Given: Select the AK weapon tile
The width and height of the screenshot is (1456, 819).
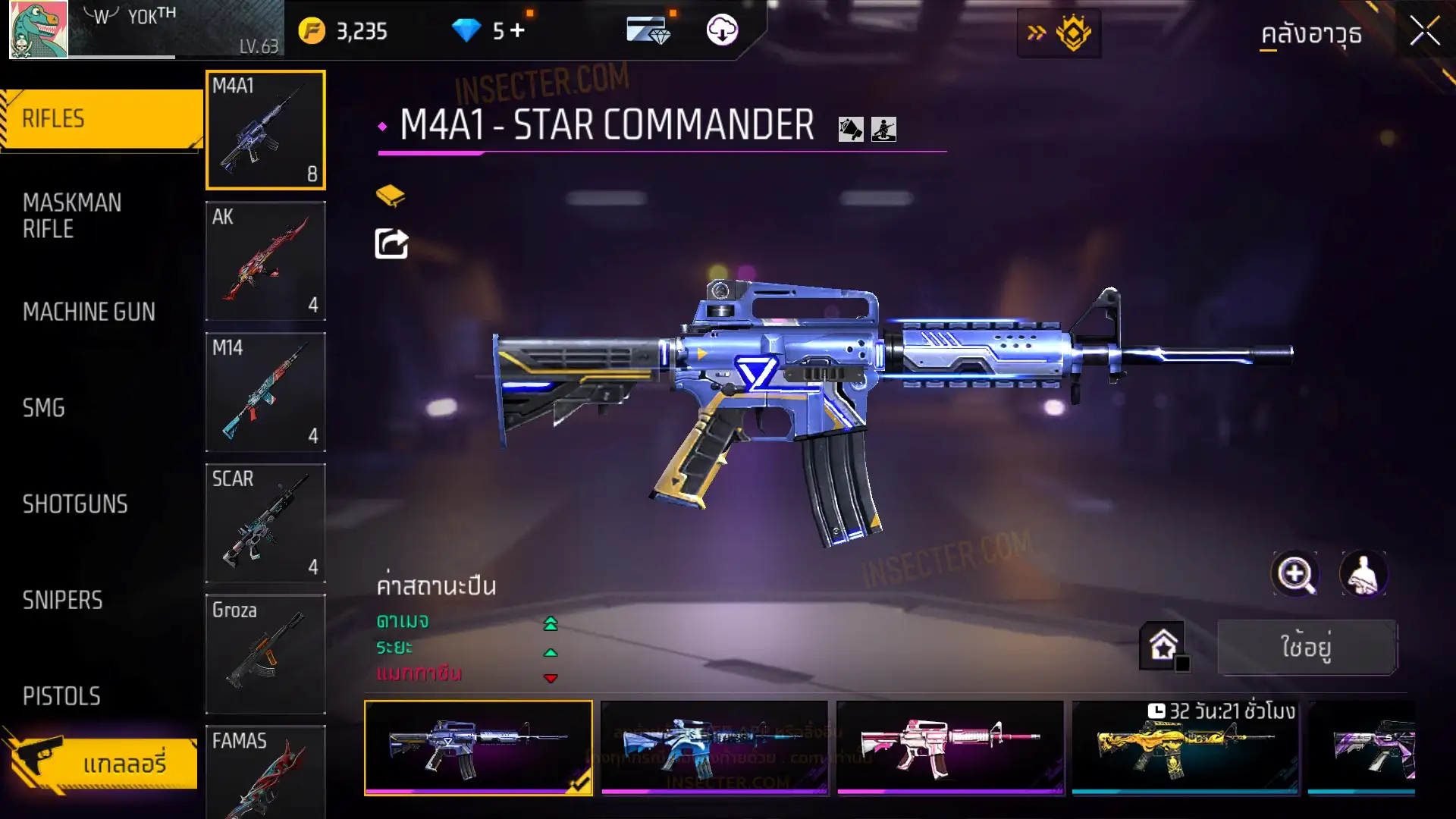Looking at the screenshot, I should pyautogui.click(x=265, y=260).
